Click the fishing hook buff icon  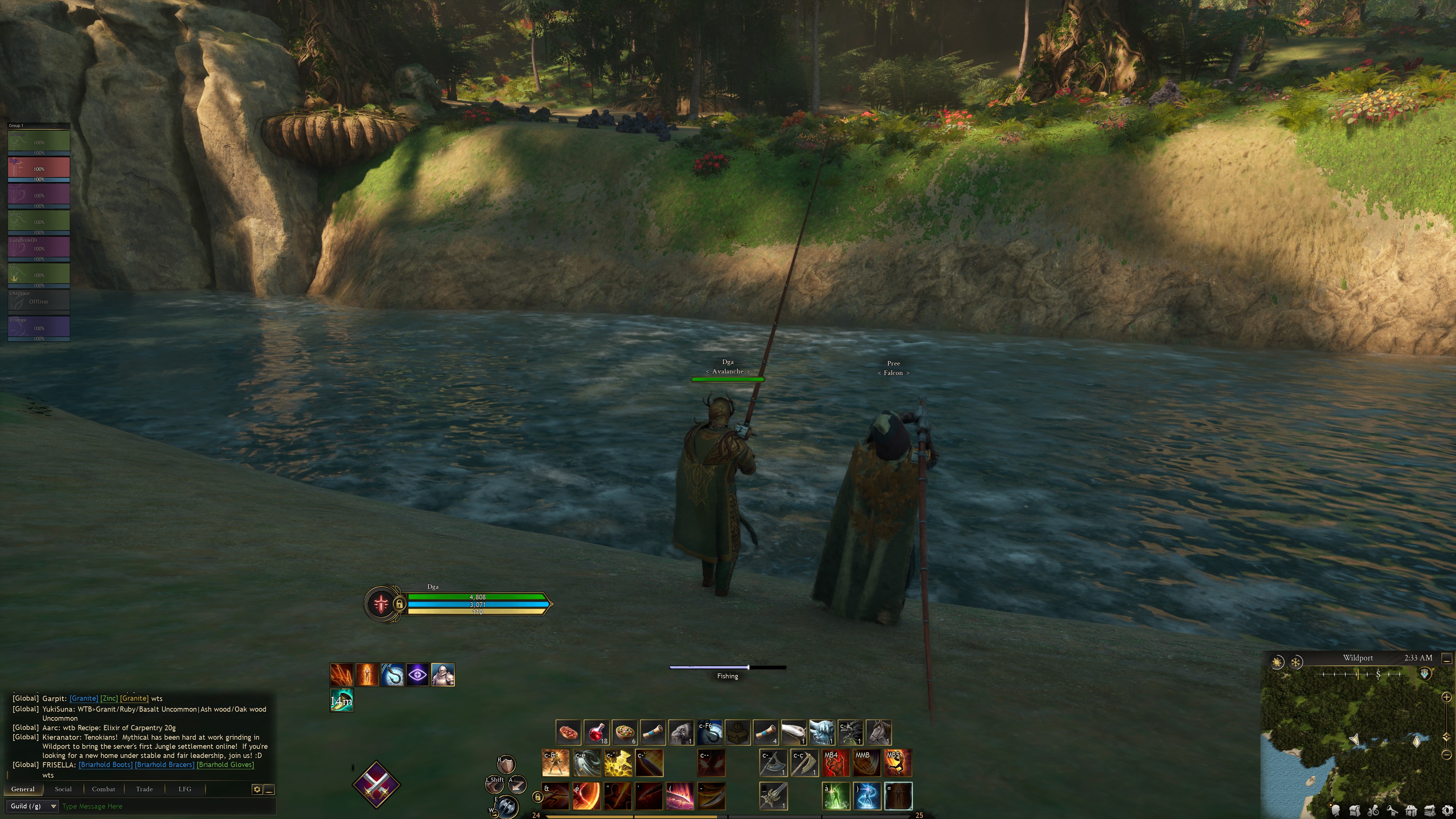point(392,674)
